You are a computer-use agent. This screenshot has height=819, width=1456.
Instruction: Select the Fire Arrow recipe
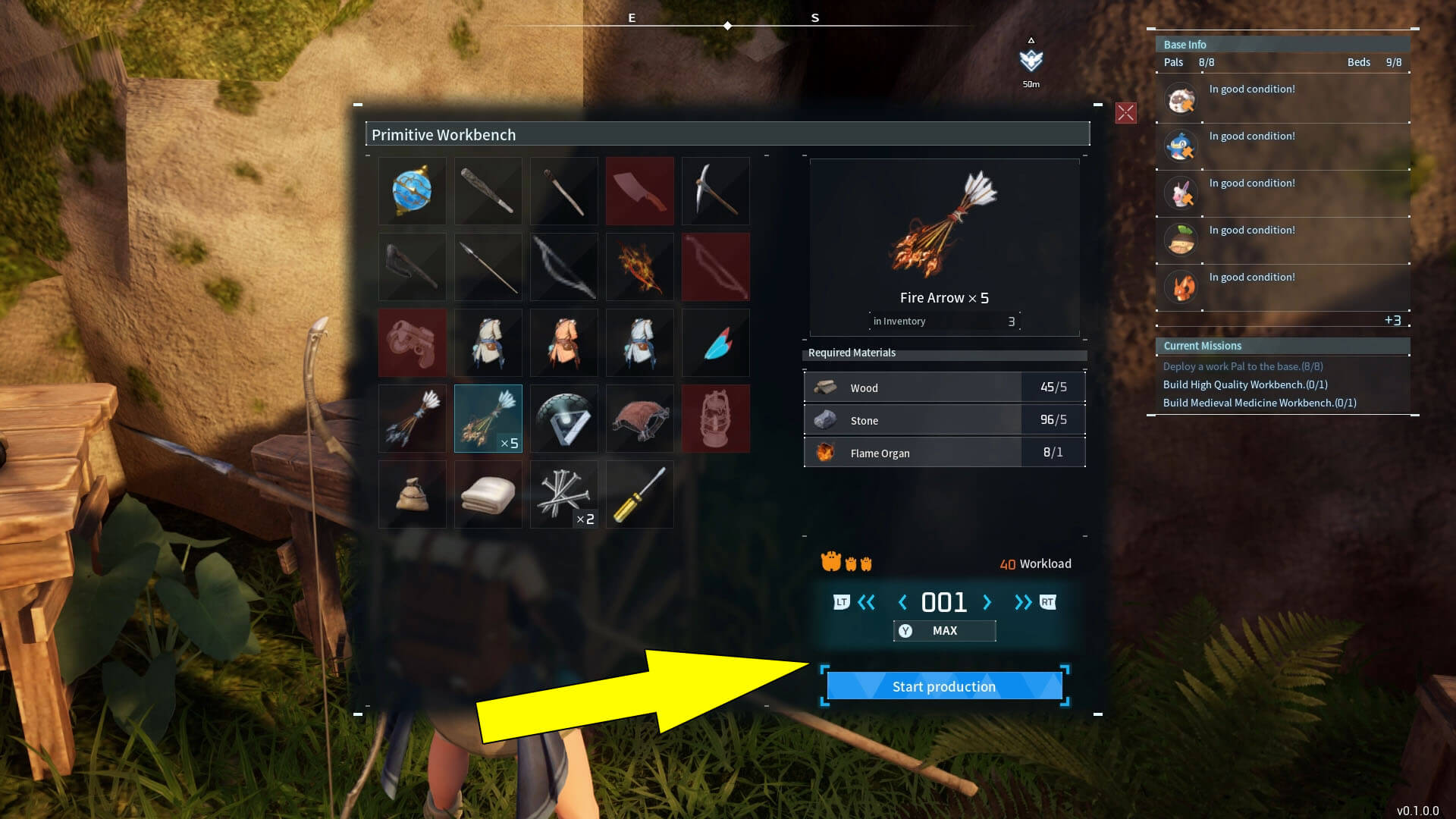tap(488, 418)
